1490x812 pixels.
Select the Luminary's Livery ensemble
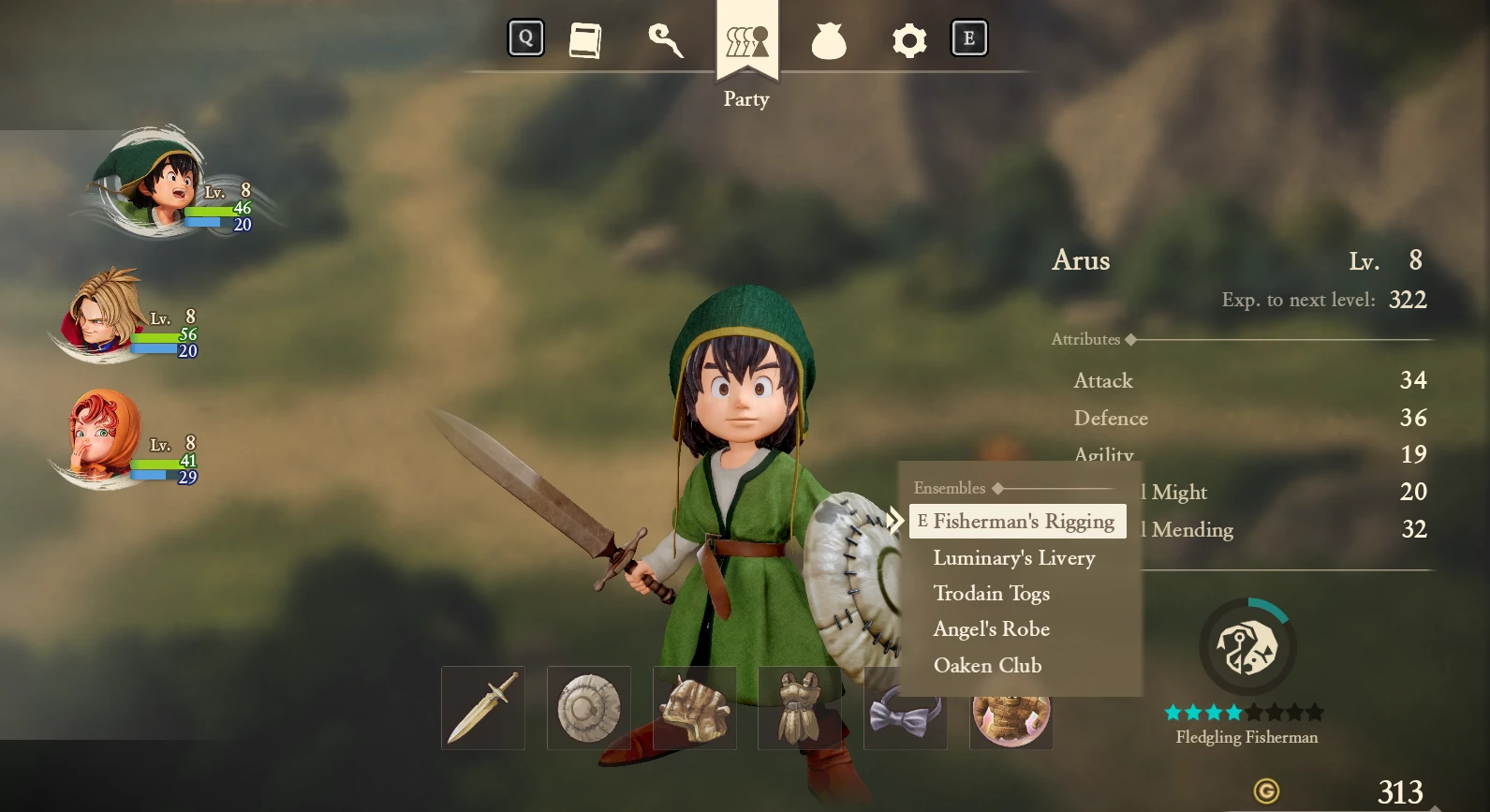(1013, 558)
